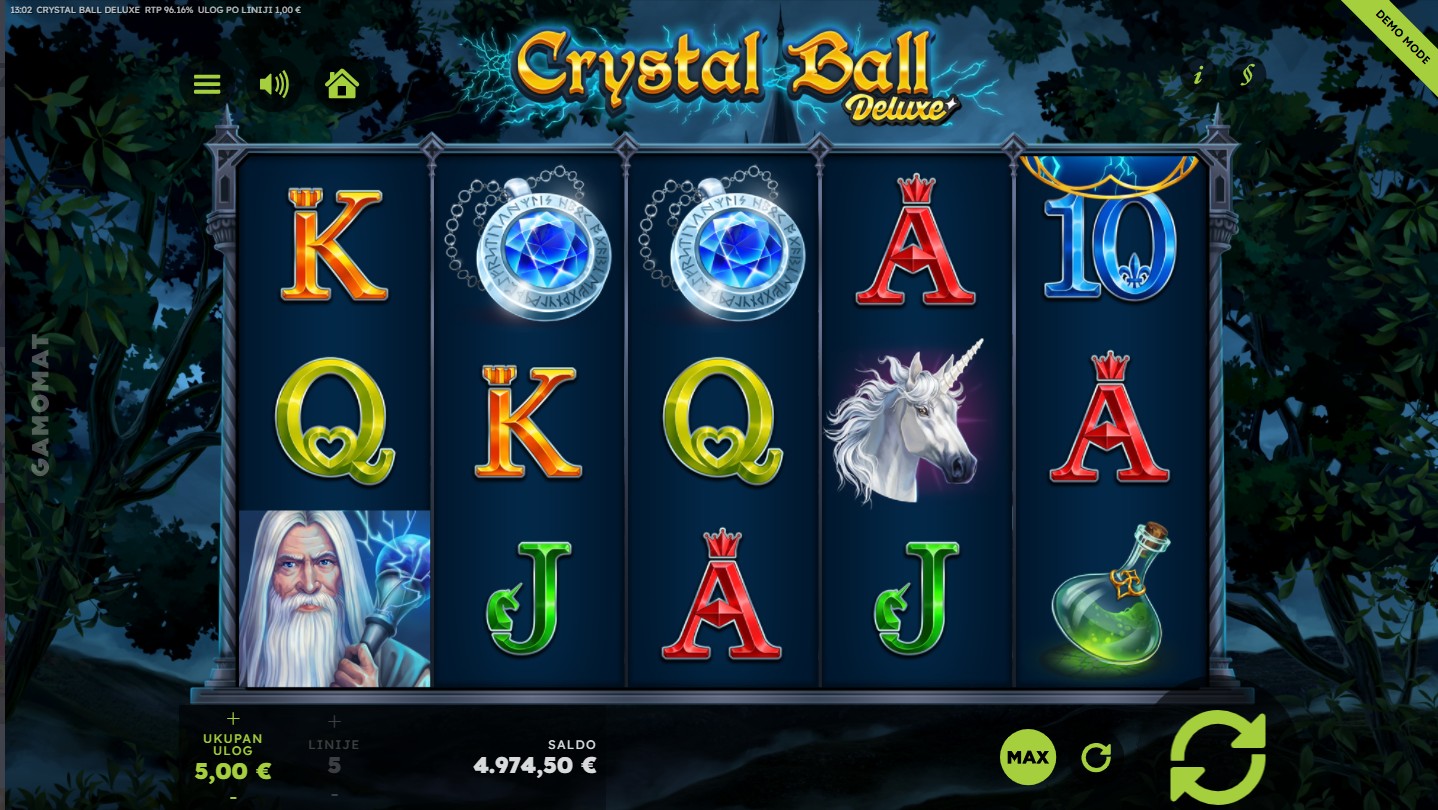Go to the home lobby
This screenshot has height=810, width=1438.
pyautogui.click(x=342, y=84)
